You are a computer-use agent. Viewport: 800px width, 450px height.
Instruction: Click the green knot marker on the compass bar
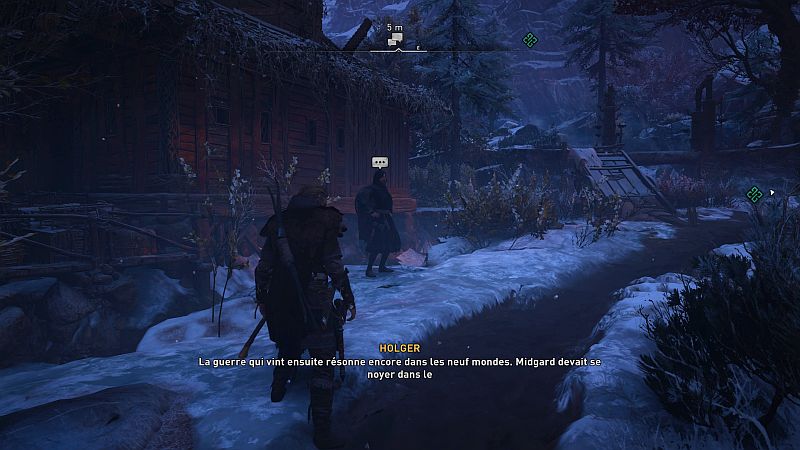click(x=531, y=40)
